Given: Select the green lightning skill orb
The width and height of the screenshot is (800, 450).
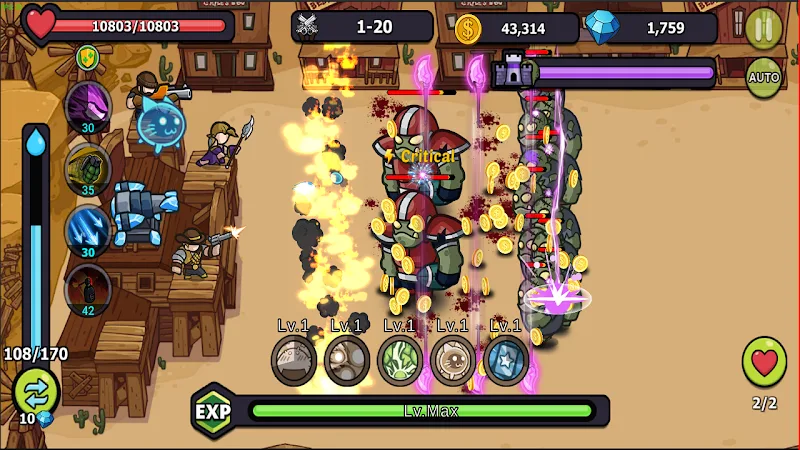Looking at the screenshot, I should click(400, 360).
